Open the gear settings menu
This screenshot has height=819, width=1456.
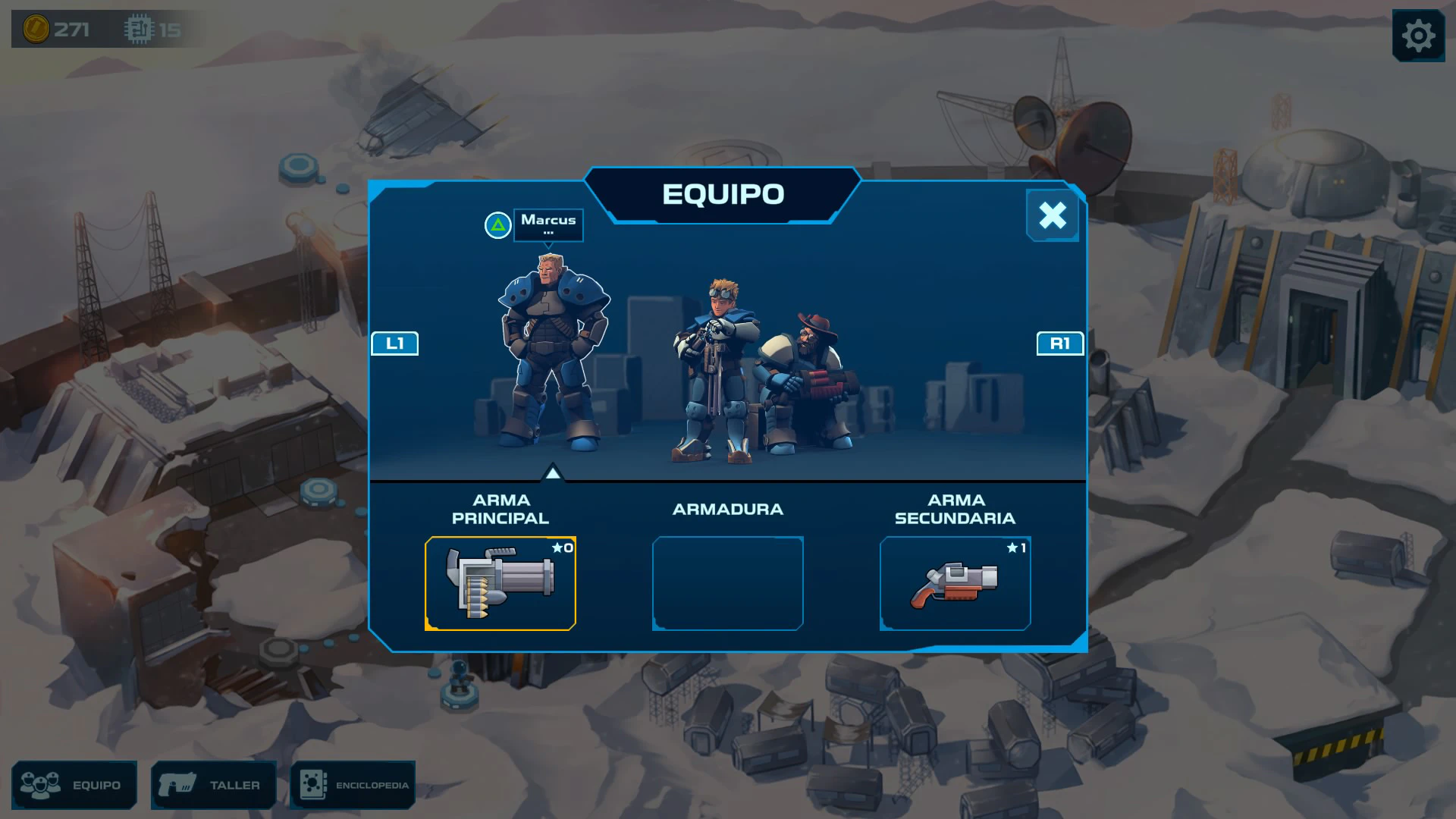(x=1418, y=36)
